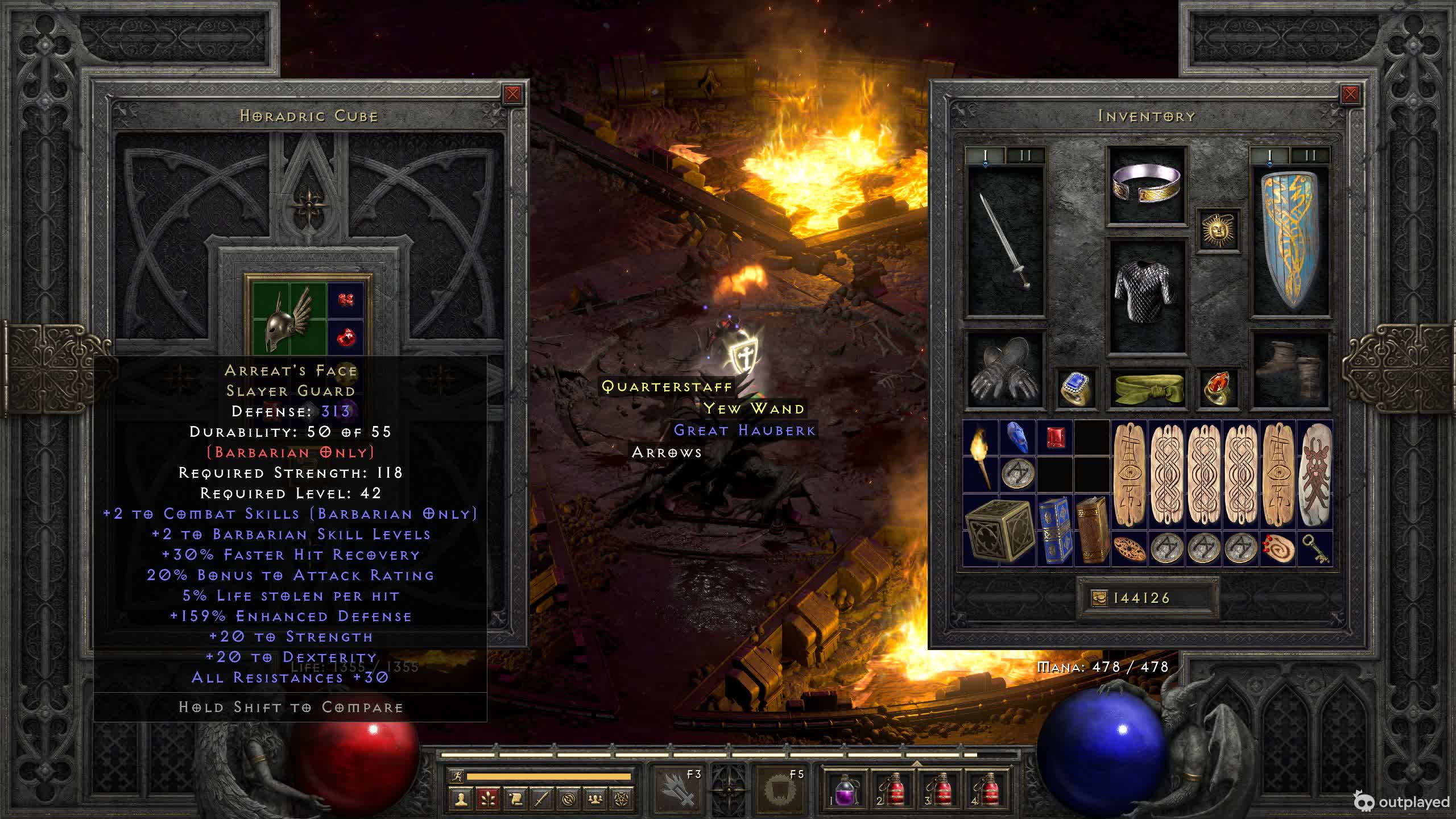
Task: Open the character screen from the mini menu
Action: coord(461,799)
